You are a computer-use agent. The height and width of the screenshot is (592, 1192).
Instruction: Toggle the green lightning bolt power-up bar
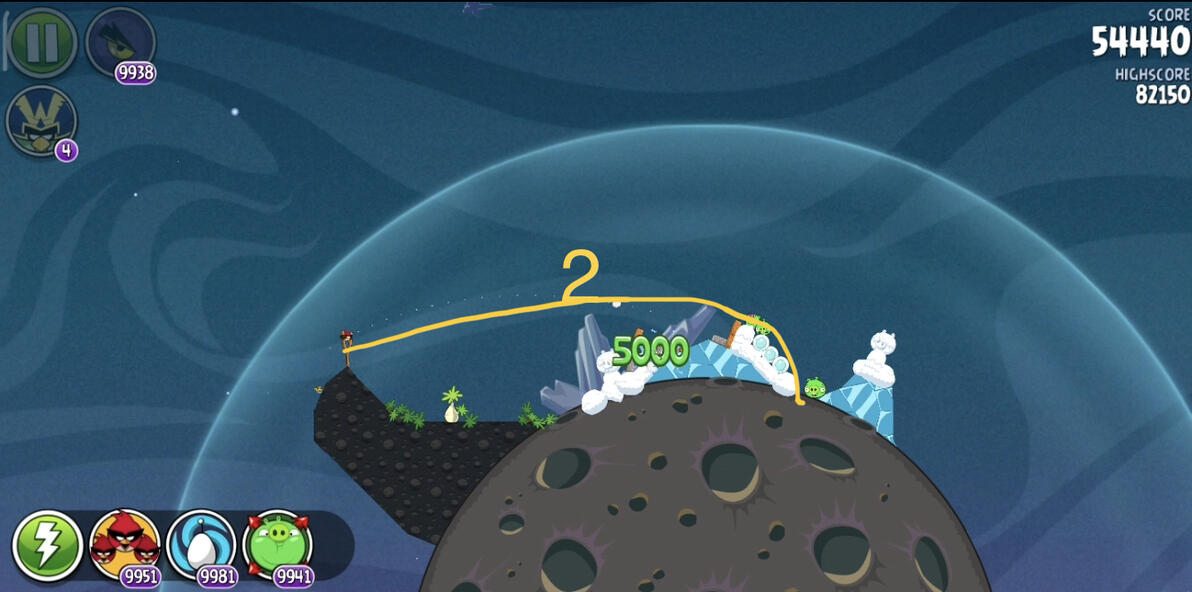click(x=47, y=546)
